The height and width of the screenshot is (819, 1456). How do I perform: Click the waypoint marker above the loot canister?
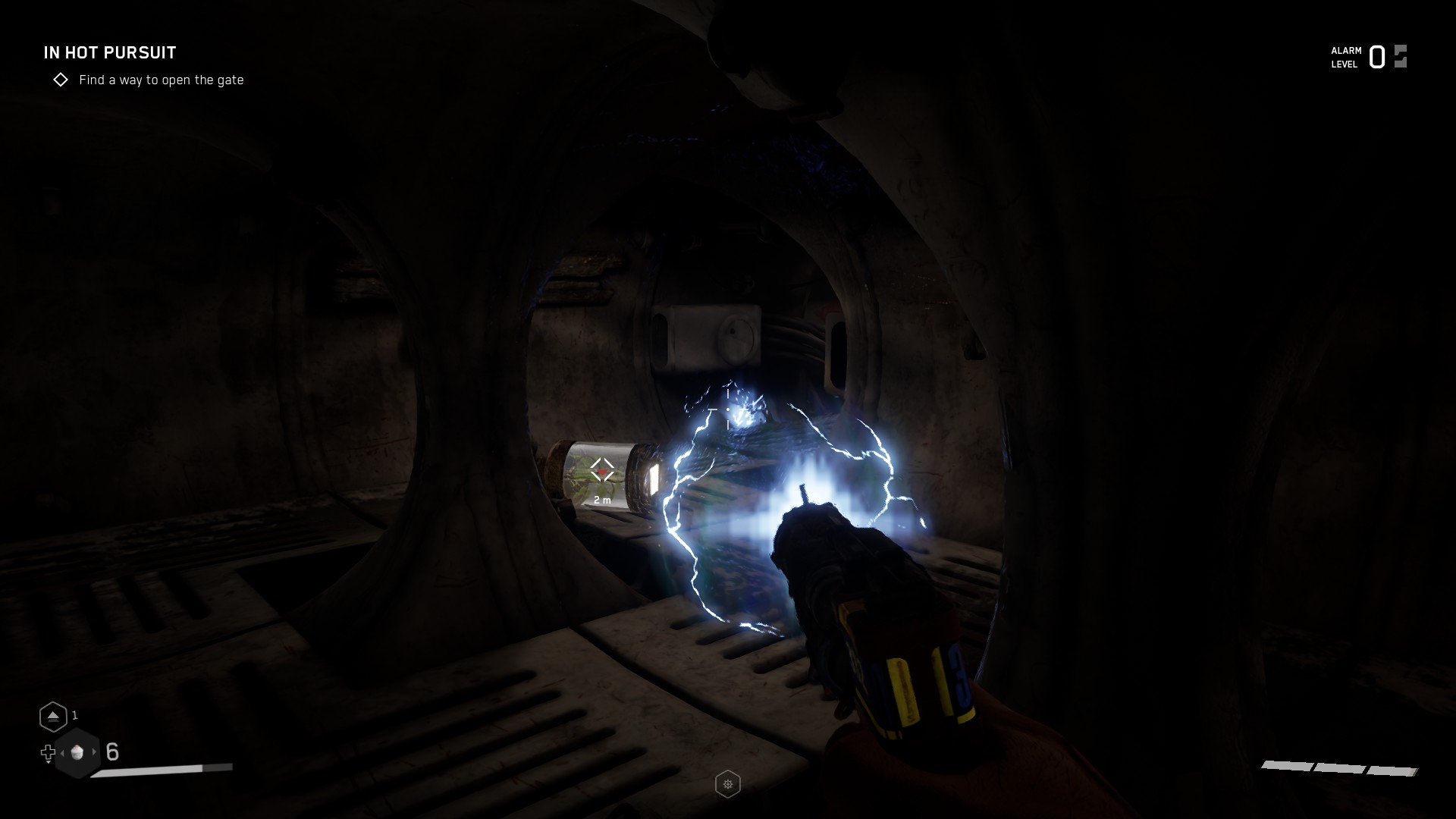click(602, 469)
